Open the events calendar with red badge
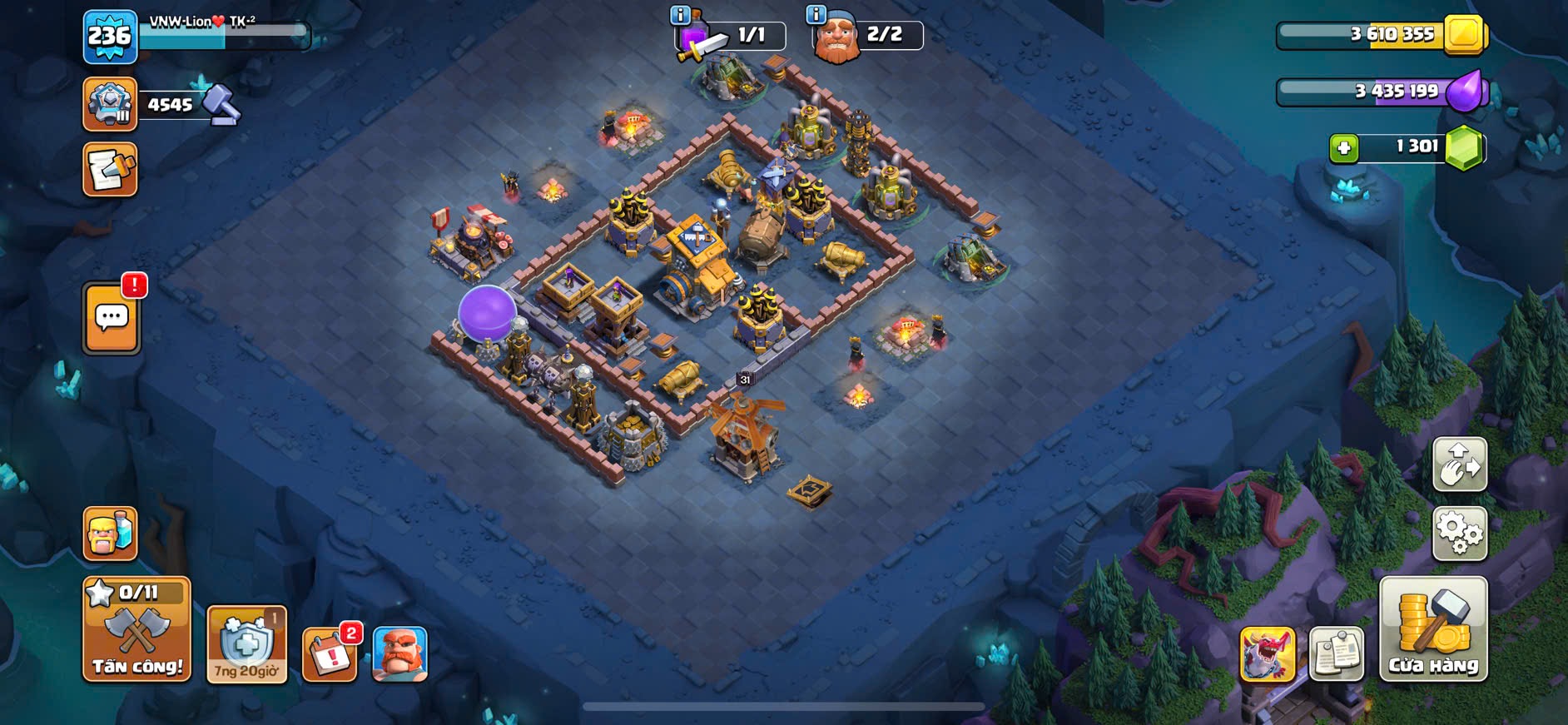The width and height of the screenshot is (1568, 725). click(x=330, y=654)
